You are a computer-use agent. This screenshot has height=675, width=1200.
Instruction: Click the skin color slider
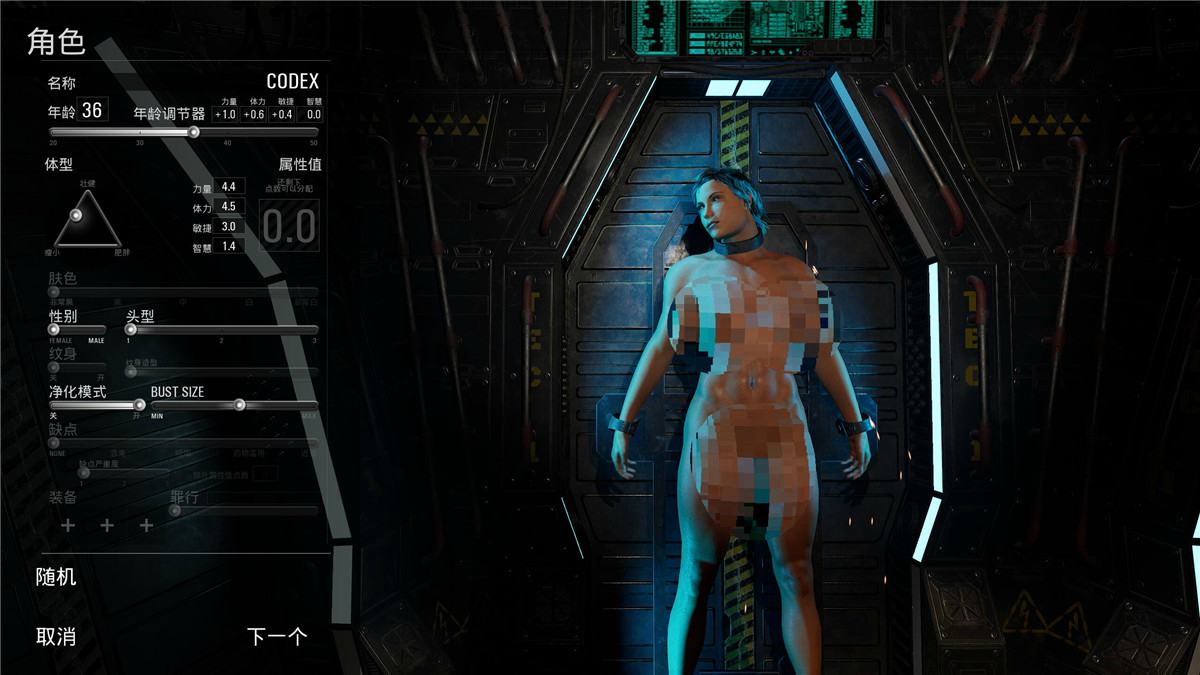54,291
